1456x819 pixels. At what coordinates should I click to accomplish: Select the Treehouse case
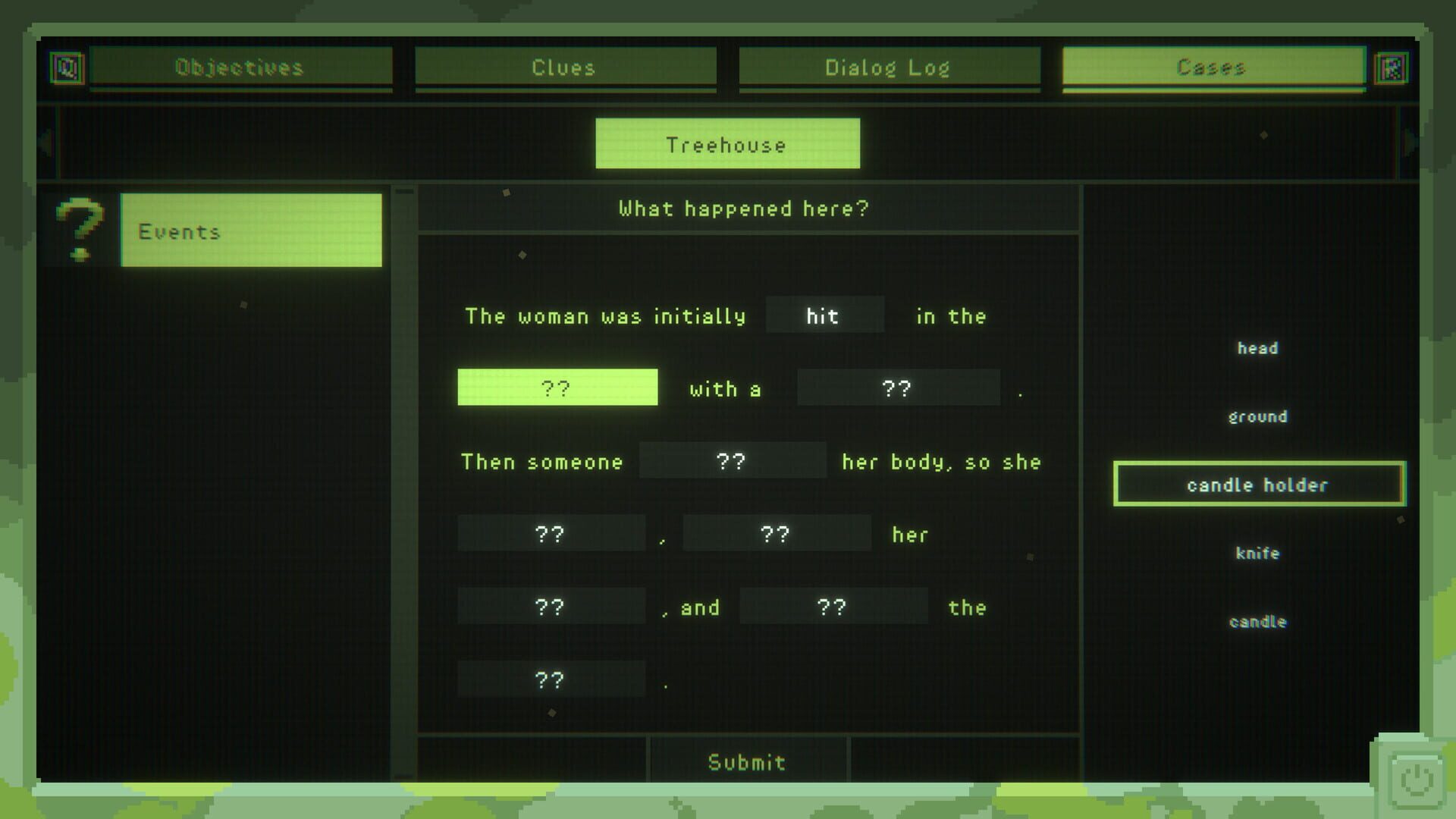(x=726, y=143)
